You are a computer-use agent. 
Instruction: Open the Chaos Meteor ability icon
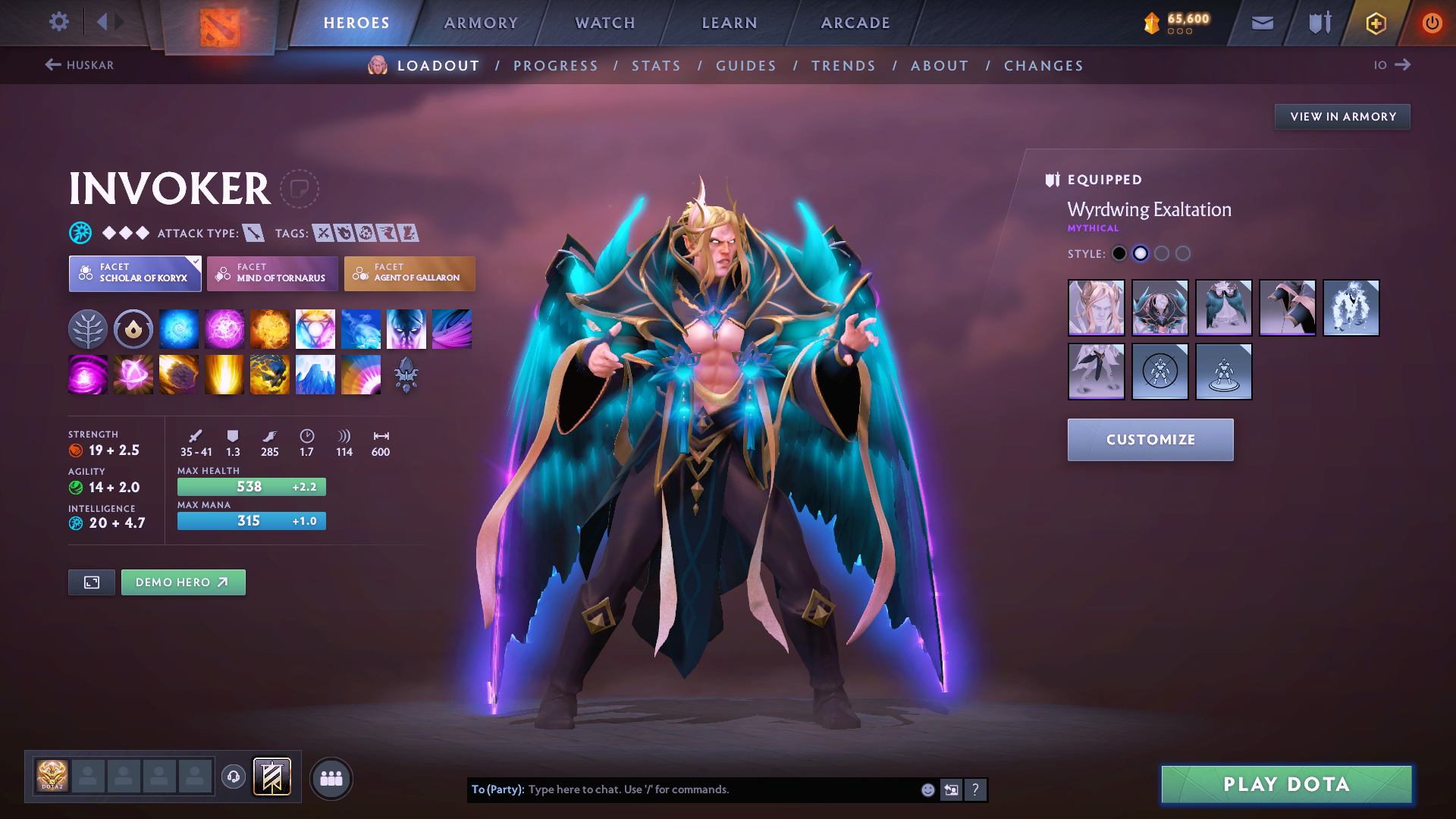(x=179, y=374)
